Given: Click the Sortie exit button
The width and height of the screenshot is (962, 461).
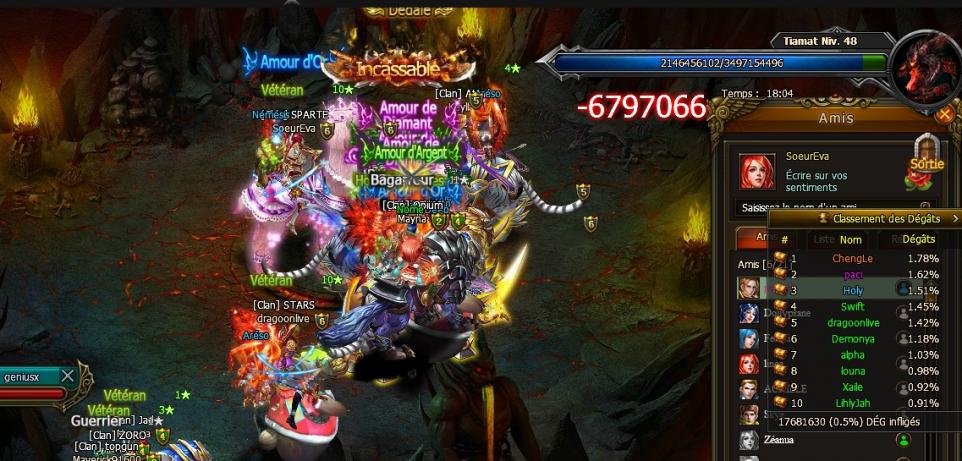Looking at the screenshot, I should [x=927, y=164].
